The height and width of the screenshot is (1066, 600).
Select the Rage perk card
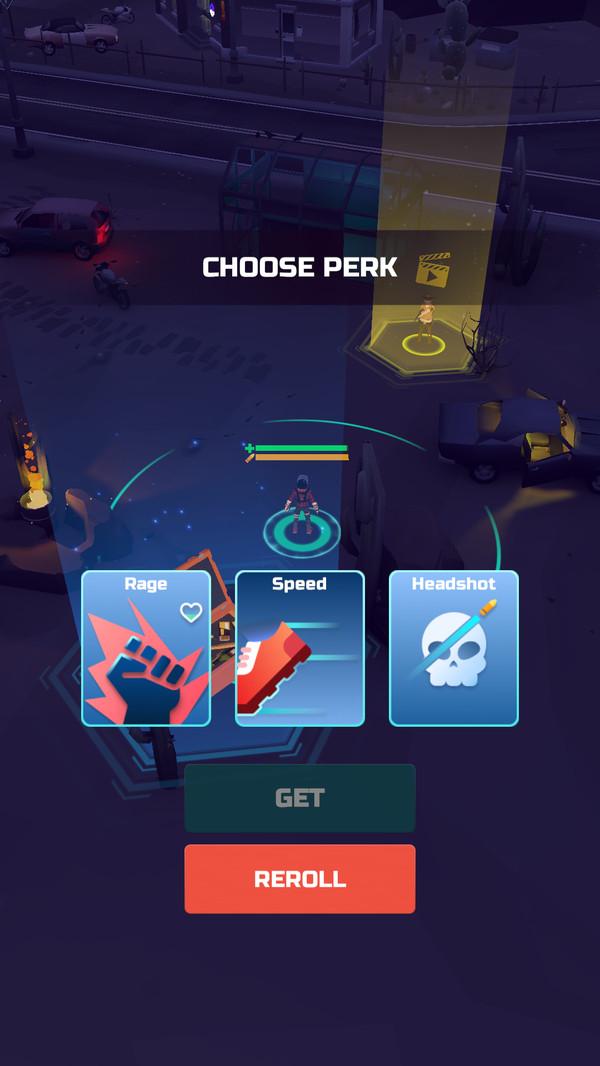[146, 648]
